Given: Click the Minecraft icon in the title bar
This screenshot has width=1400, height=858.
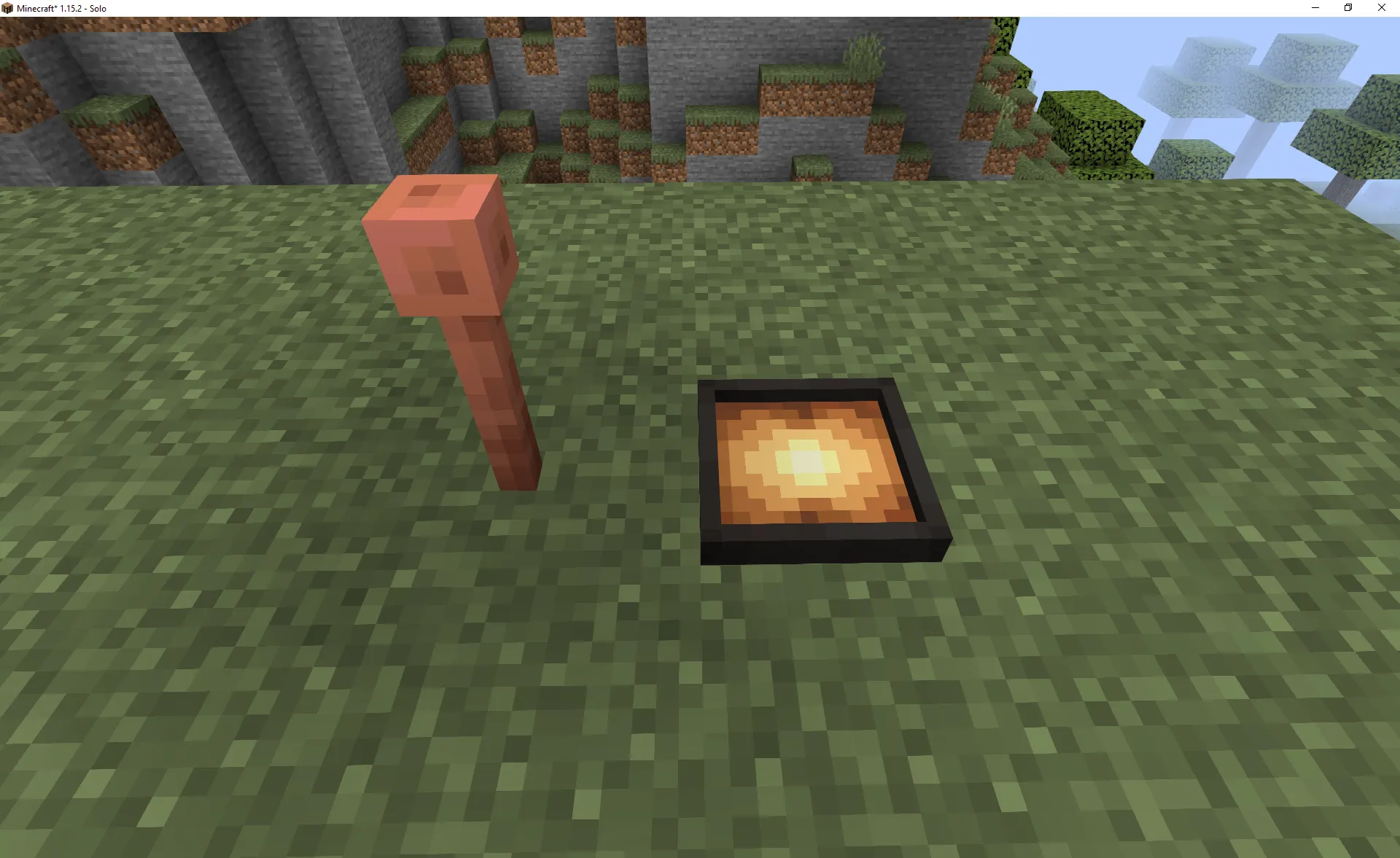Looking at the screenshot, I should tap(8, 8).
